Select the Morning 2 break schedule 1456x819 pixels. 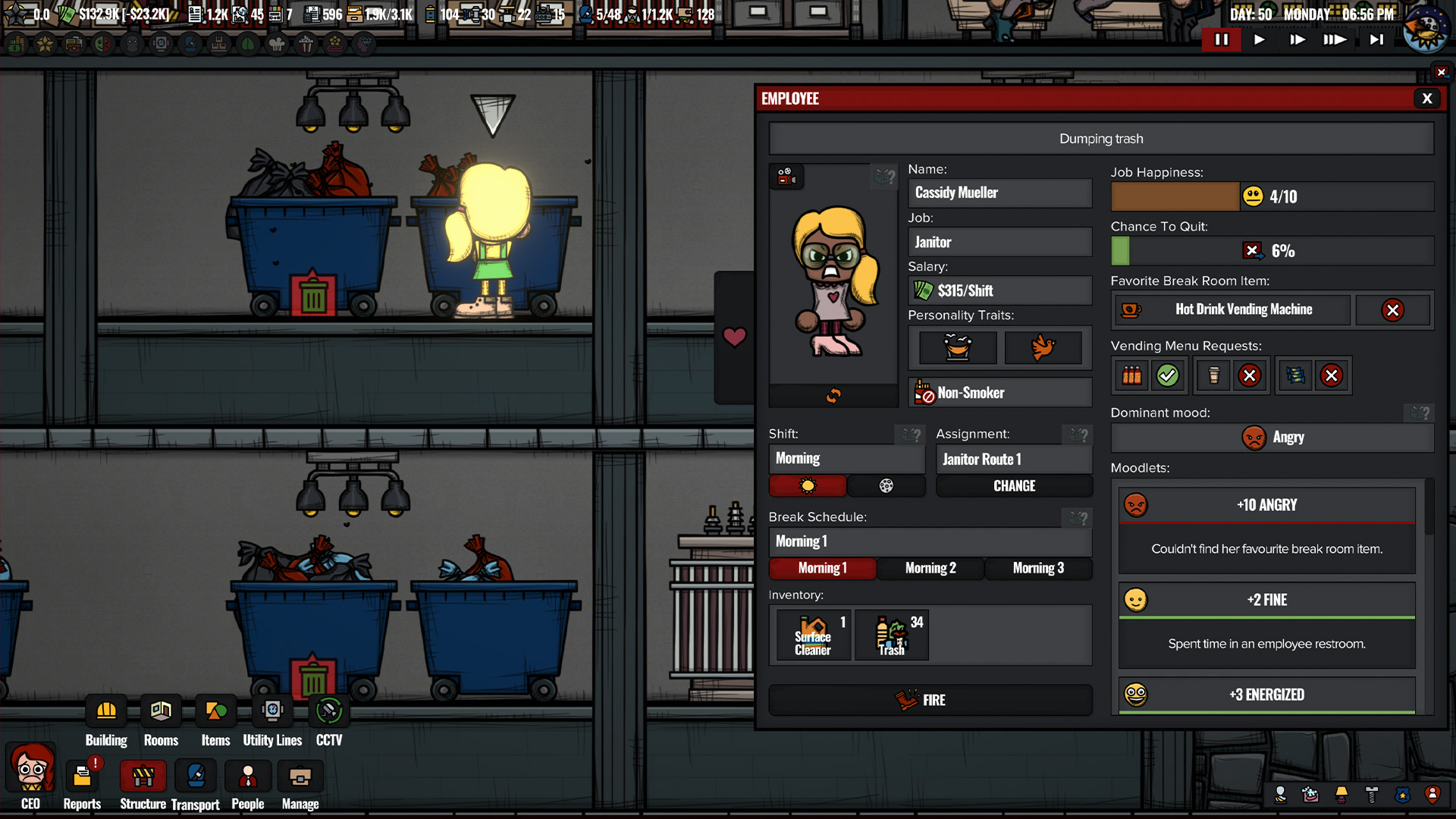[x=930, y=568]
